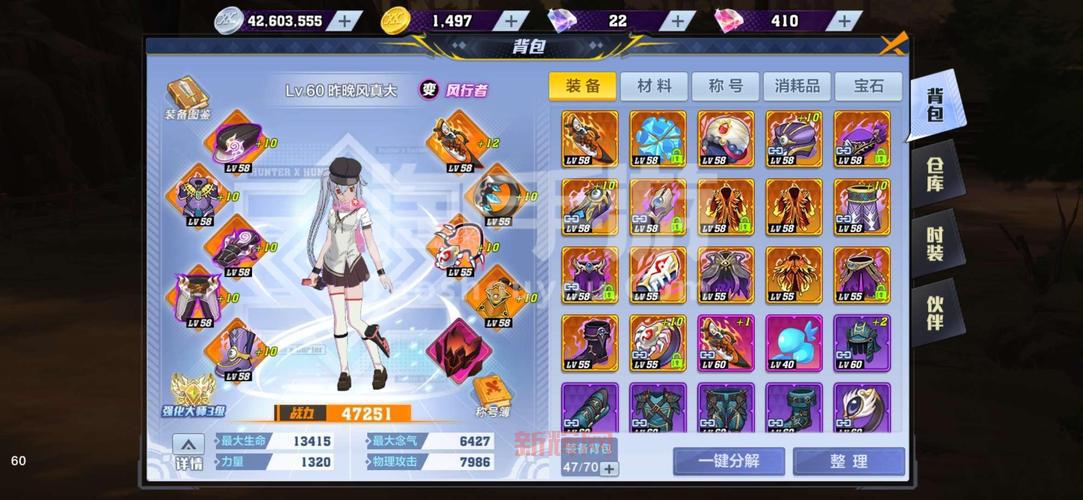The image size is (1083, 500).
Task: Open the 称号 tab
Action: 725,86
